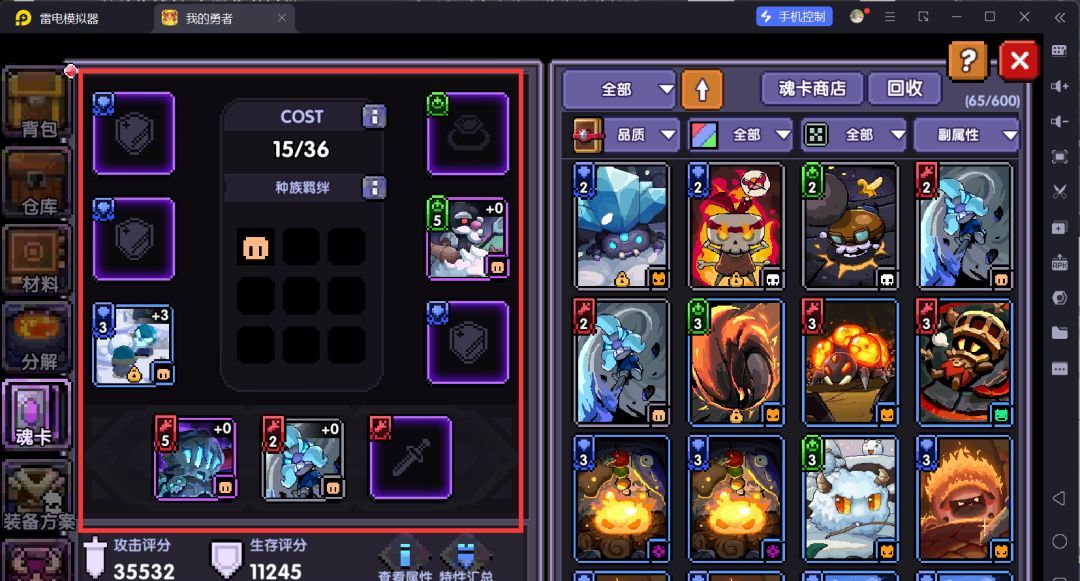1080x581 pixels.
Task: Open the 魂卡商店 soul card shop
Action: (811, 89)
